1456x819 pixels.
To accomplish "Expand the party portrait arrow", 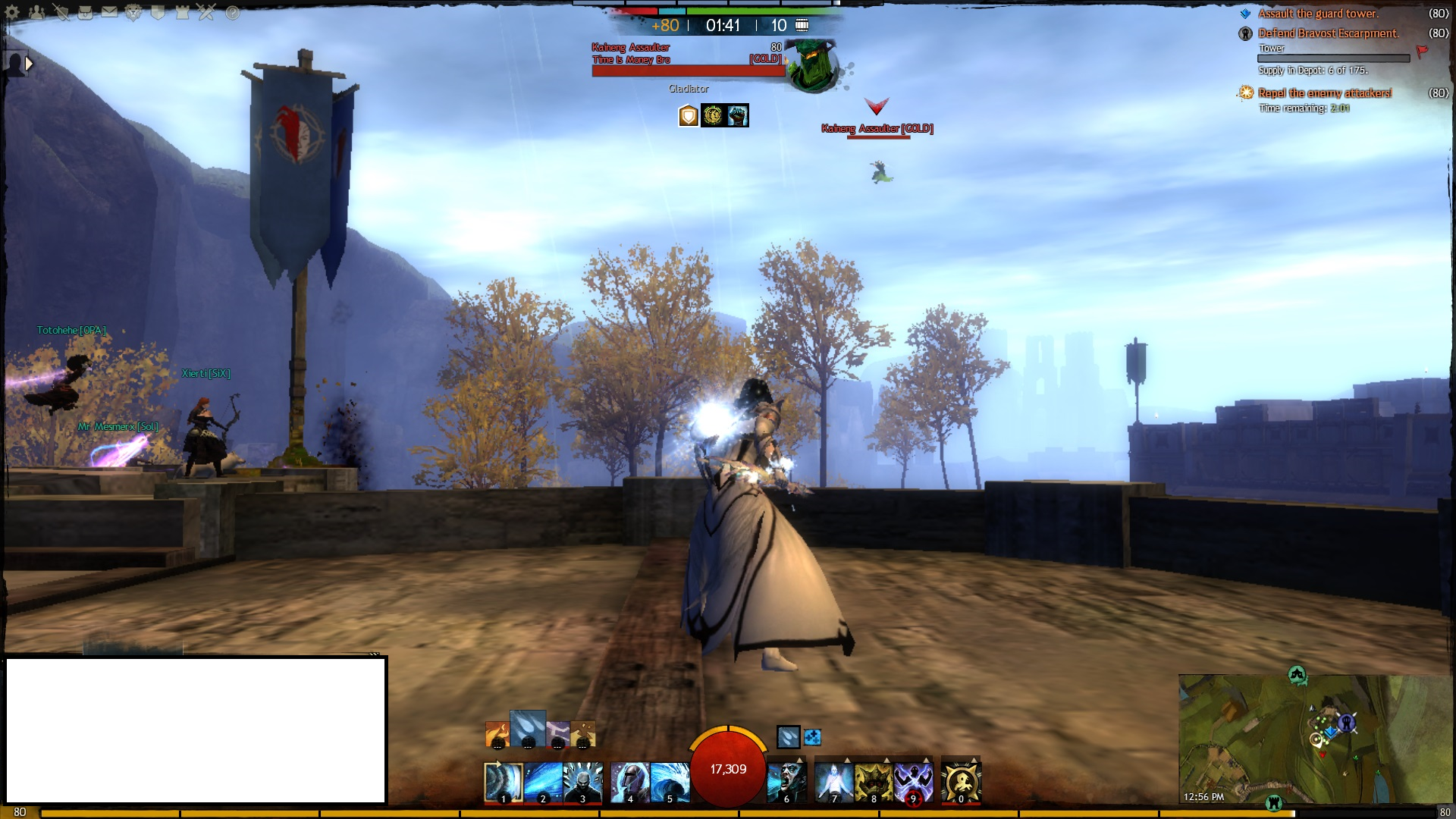I will [x=30, y=64].
